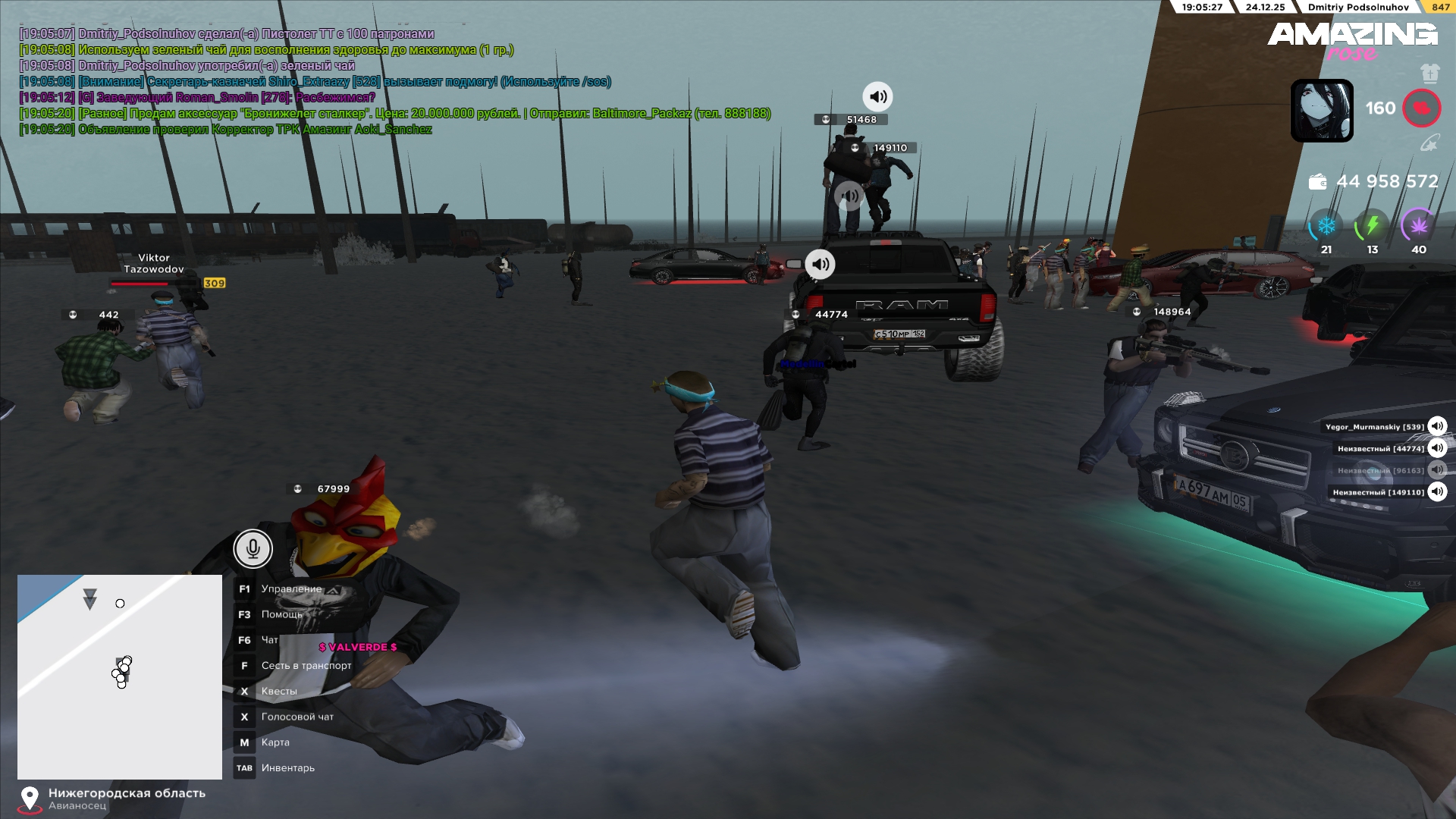
Task: Click the body armor vest icon
Action: coord(1429,74)
